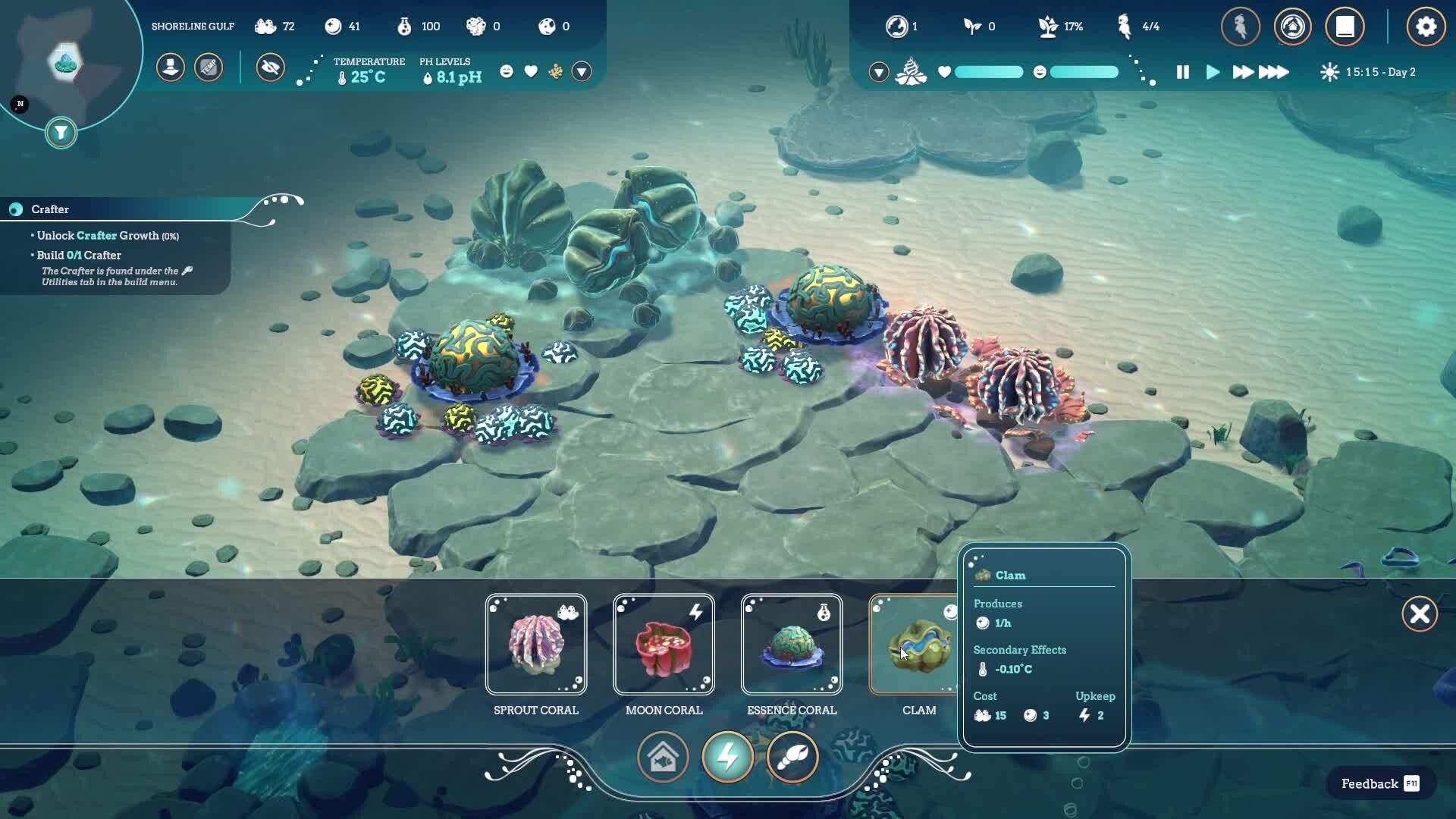Pause the game time
The width and height of the screenshot is (1456, 819).
click(x=1182, y=72)
